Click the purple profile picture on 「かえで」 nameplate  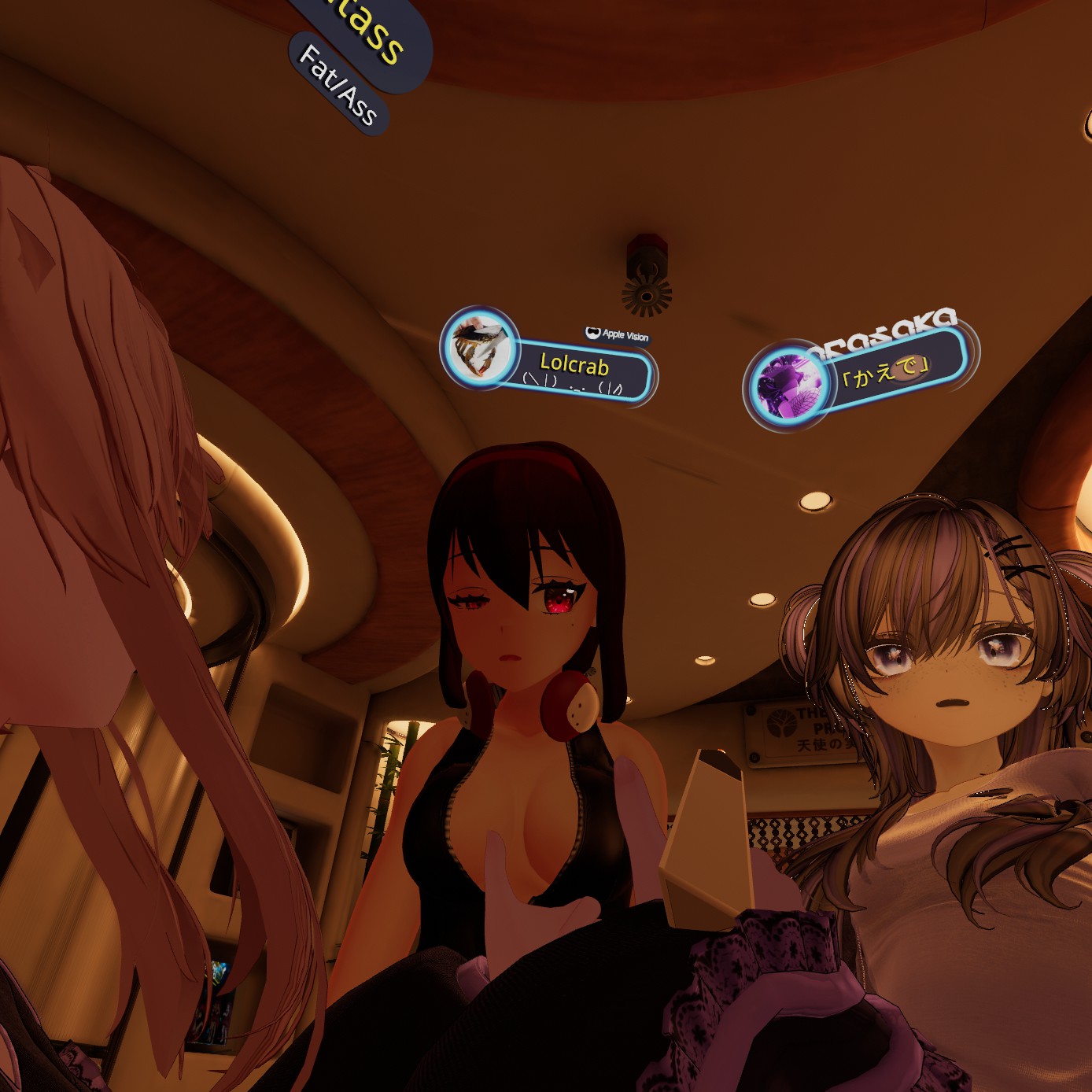coord(788,385)
